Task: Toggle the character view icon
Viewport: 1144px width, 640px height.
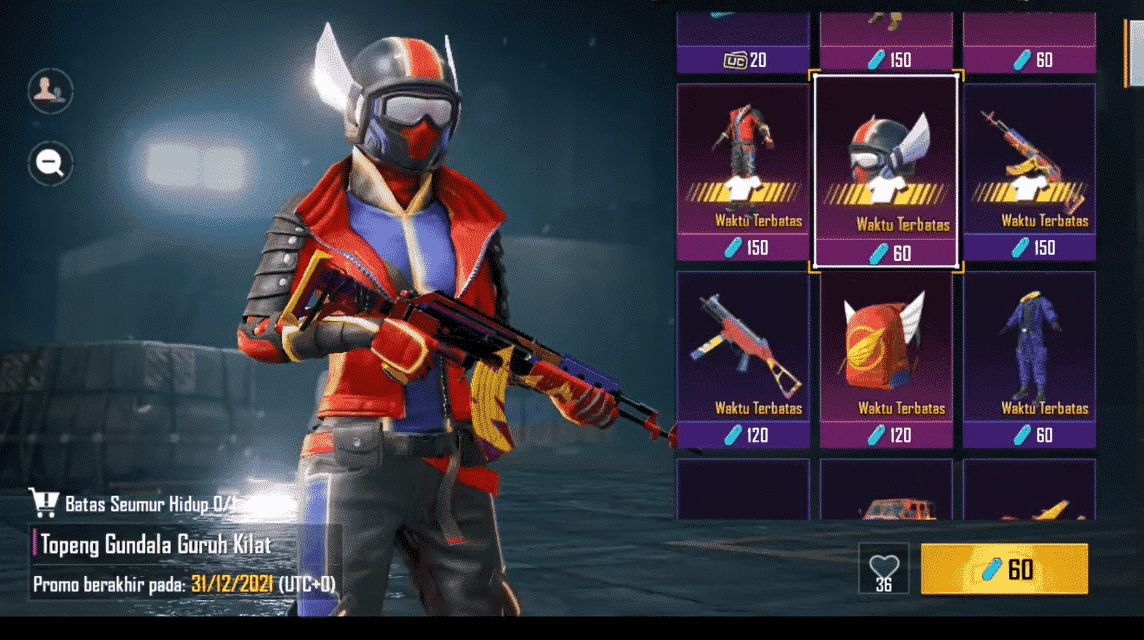Action: point(50,91)
